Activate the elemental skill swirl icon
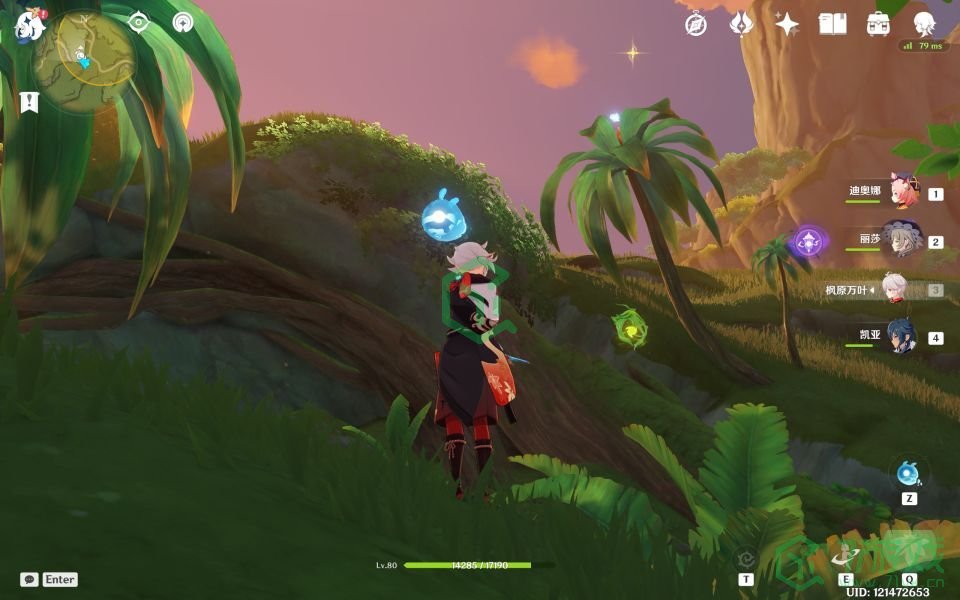The height and width of the screenshot is (600, 960). (x=846, y=557)
